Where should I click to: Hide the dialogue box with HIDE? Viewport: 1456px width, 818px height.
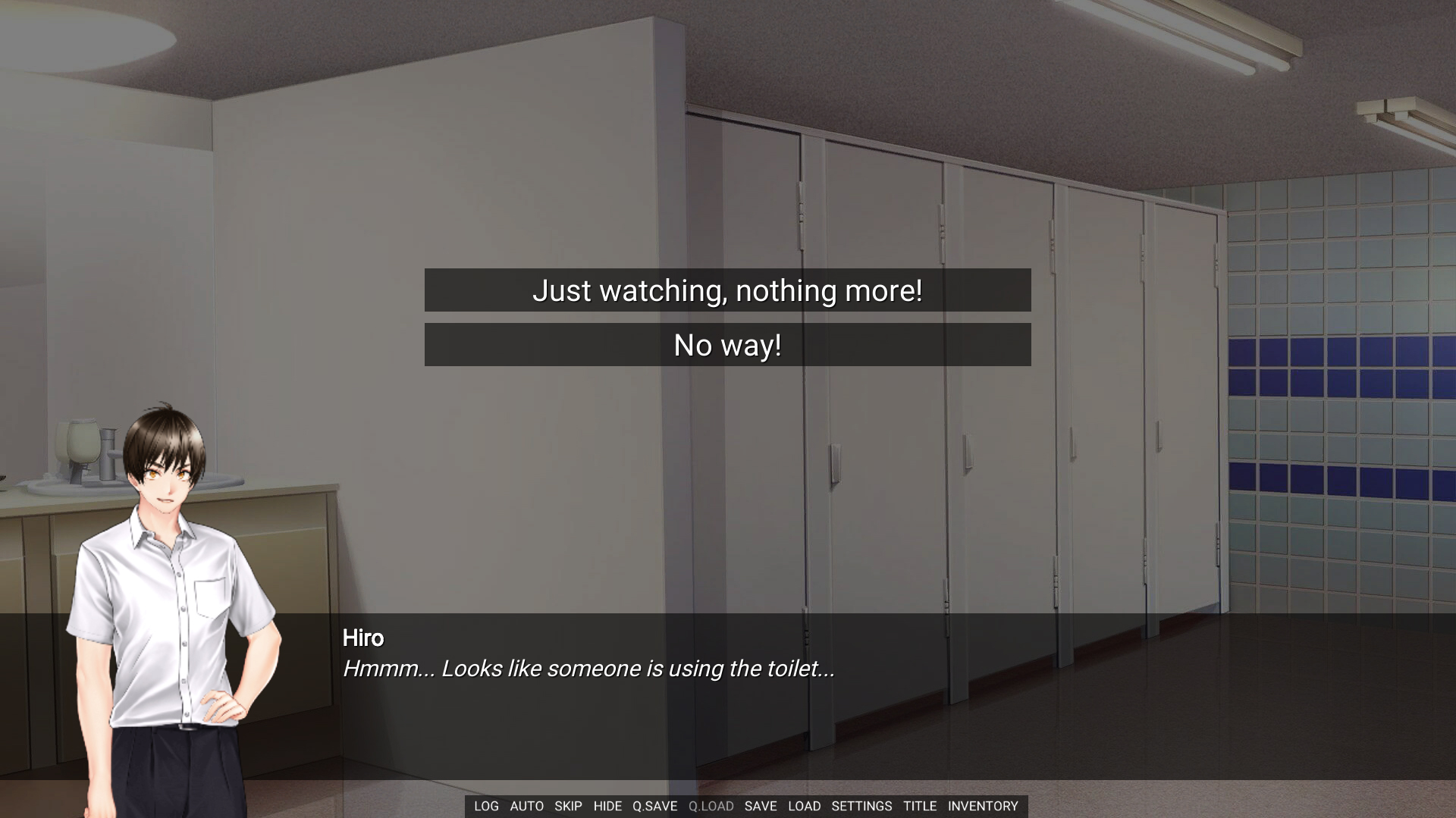[x=607, y=806]
